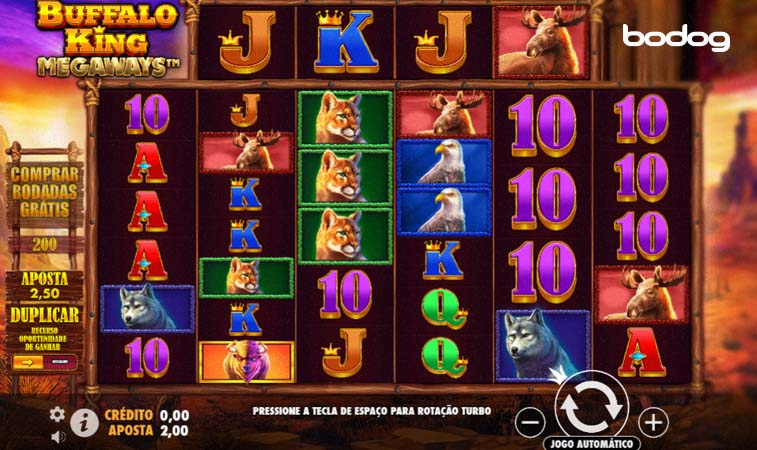Mute the sound with the speaker icon
The height and width of the screenshot is (450, 757).
(x=57, y=435)
